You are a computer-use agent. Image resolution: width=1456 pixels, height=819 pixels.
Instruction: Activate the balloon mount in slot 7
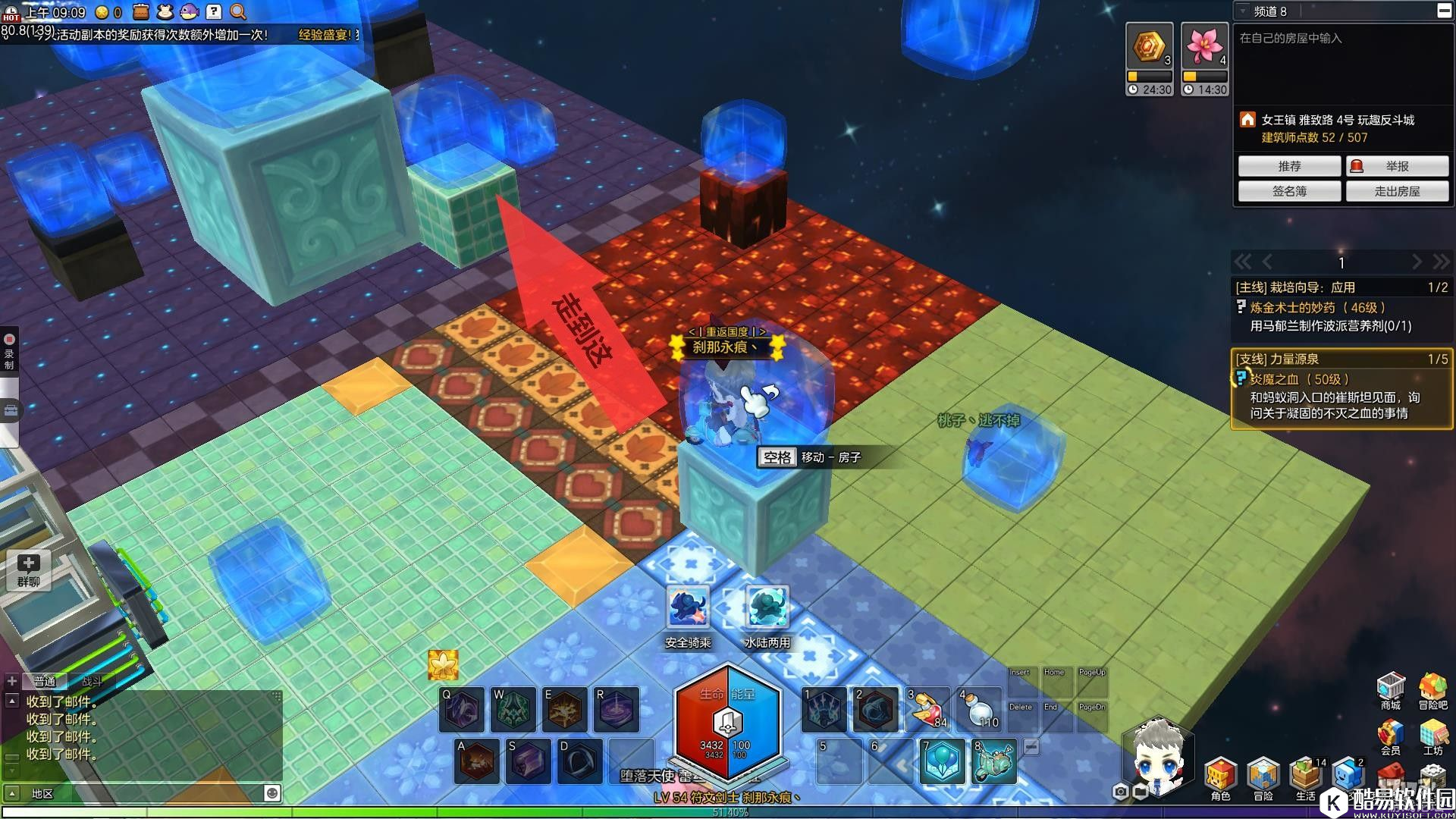point(943,761)
